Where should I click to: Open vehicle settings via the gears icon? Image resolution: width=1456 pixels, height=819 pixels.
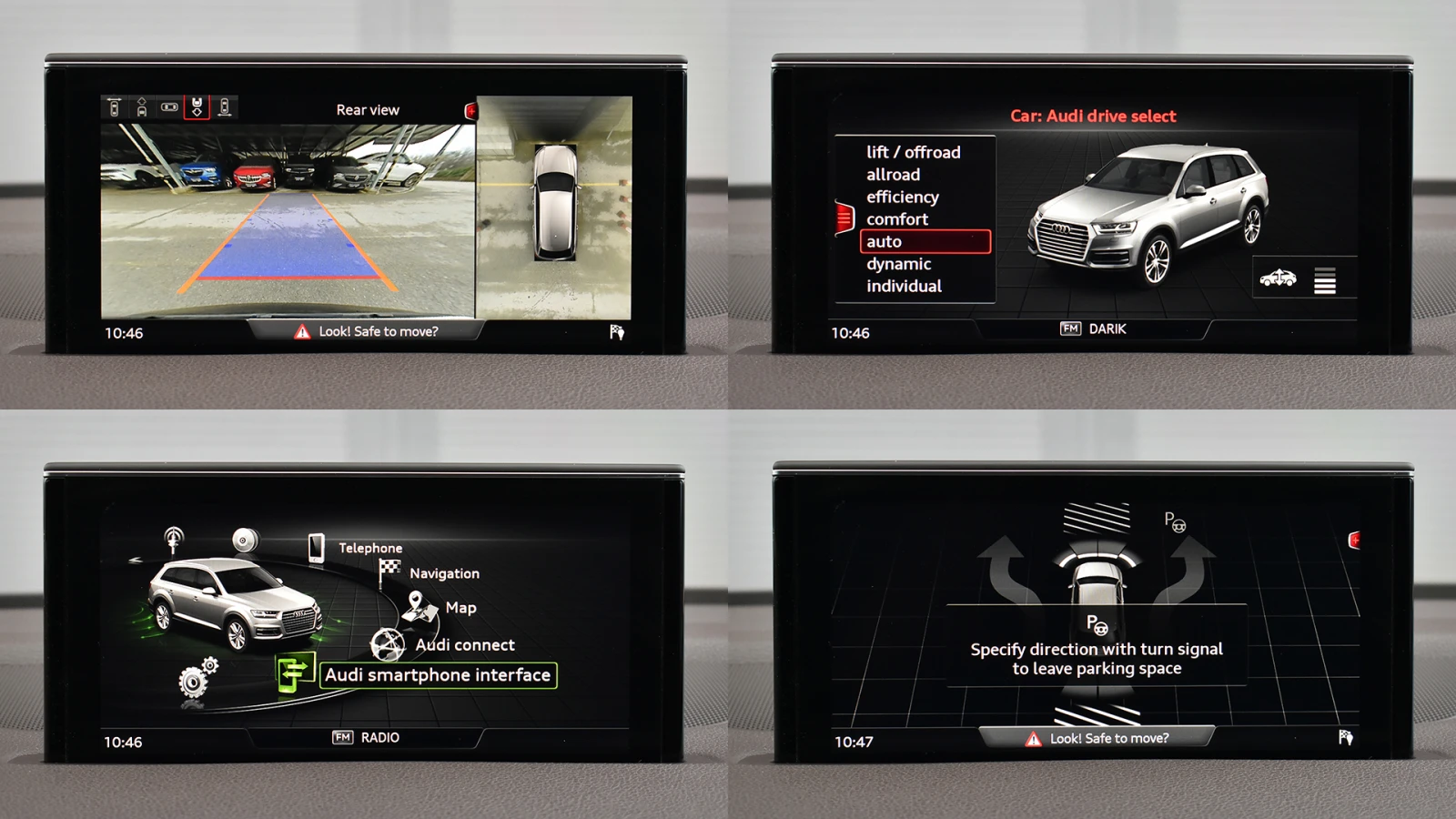(194, 680)
